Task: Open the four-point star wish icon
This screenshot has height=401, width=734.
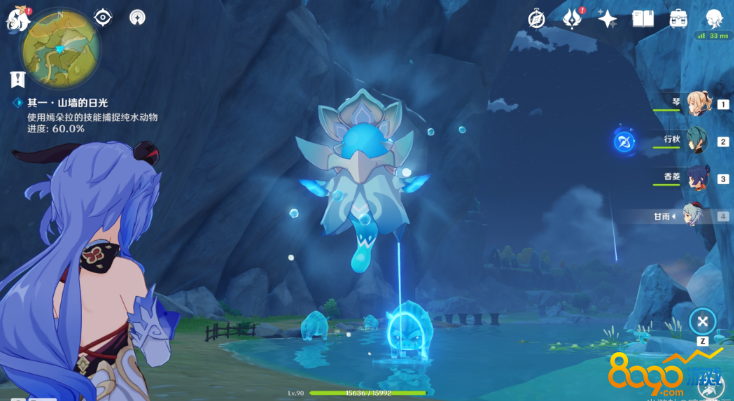Action: (x=607, y=18)
